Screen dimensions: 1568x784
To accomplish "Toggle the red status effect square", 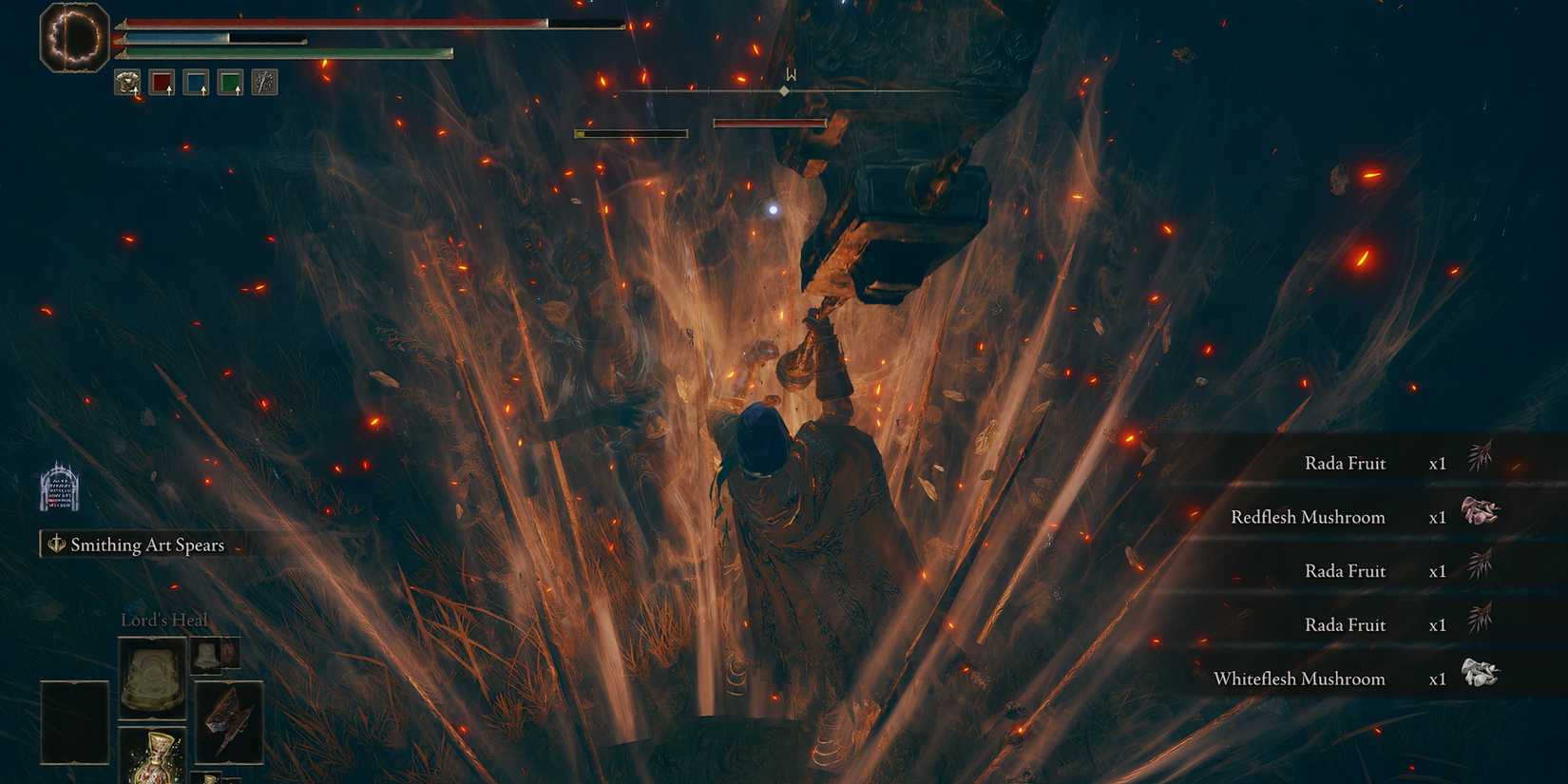I will (x=163, y=84).
